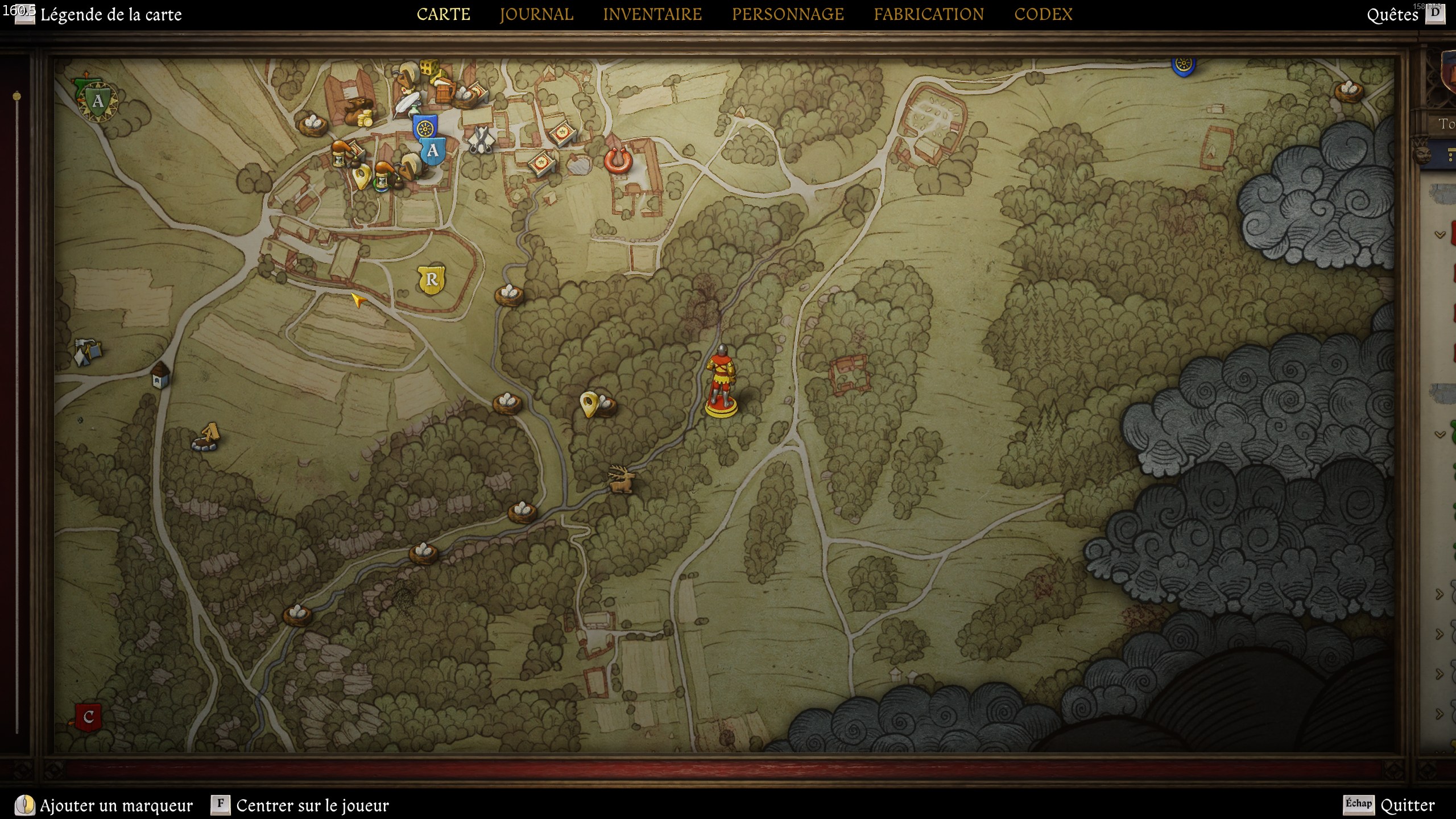Select the money pouch trader icon
This screenshot has width=1456, height=819.
(359, 114)
